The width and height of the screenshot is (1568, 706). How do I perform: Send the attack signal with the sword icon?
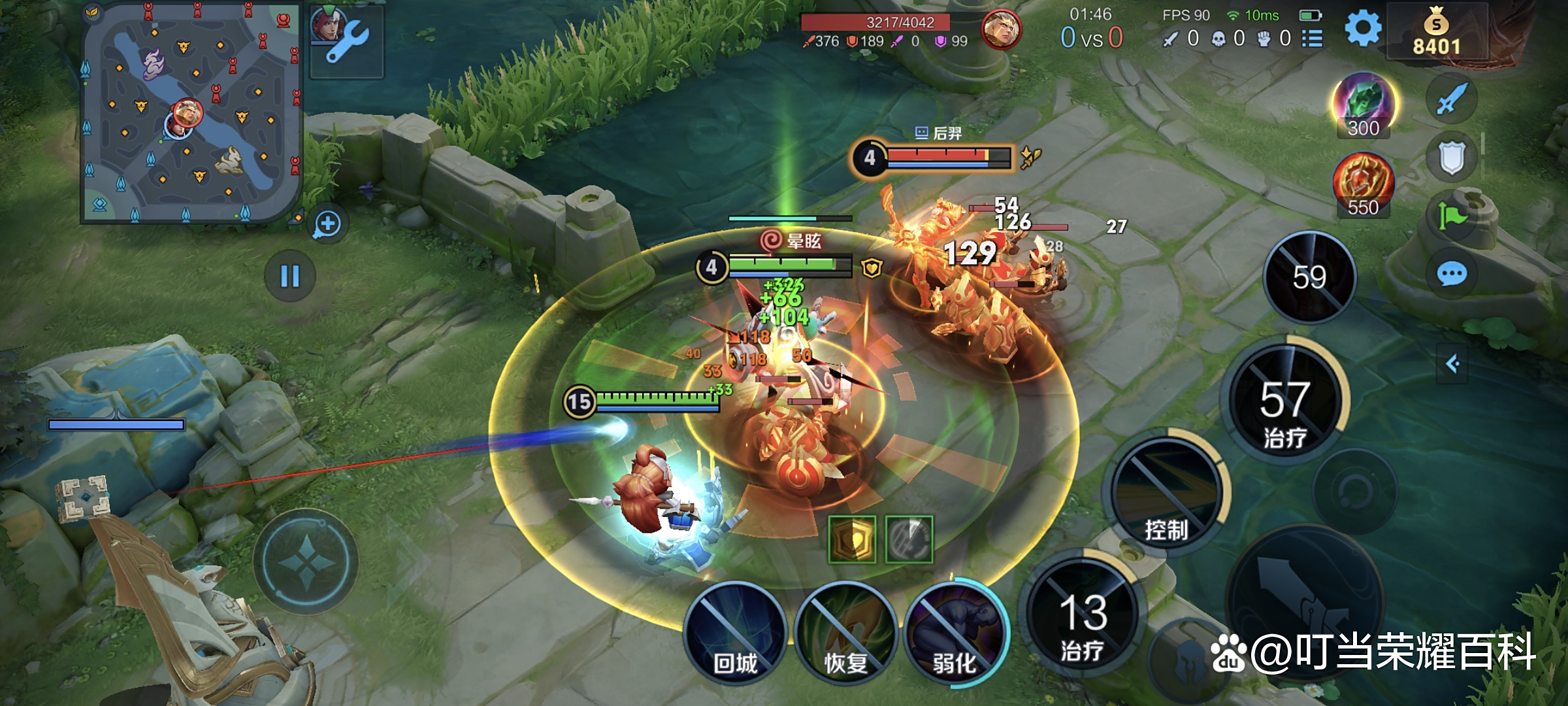tap(1452, 99)
